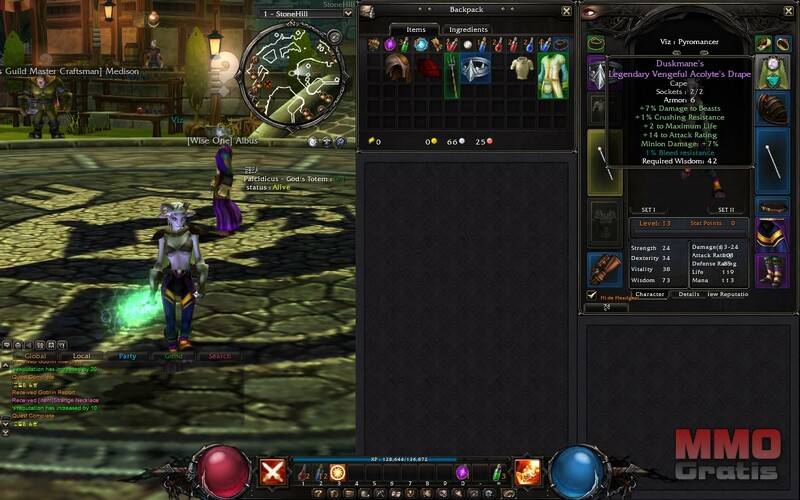This screenshot has height=500, width=800.
Task: Switch to the Ingredients tab
Action: (468, 30)
